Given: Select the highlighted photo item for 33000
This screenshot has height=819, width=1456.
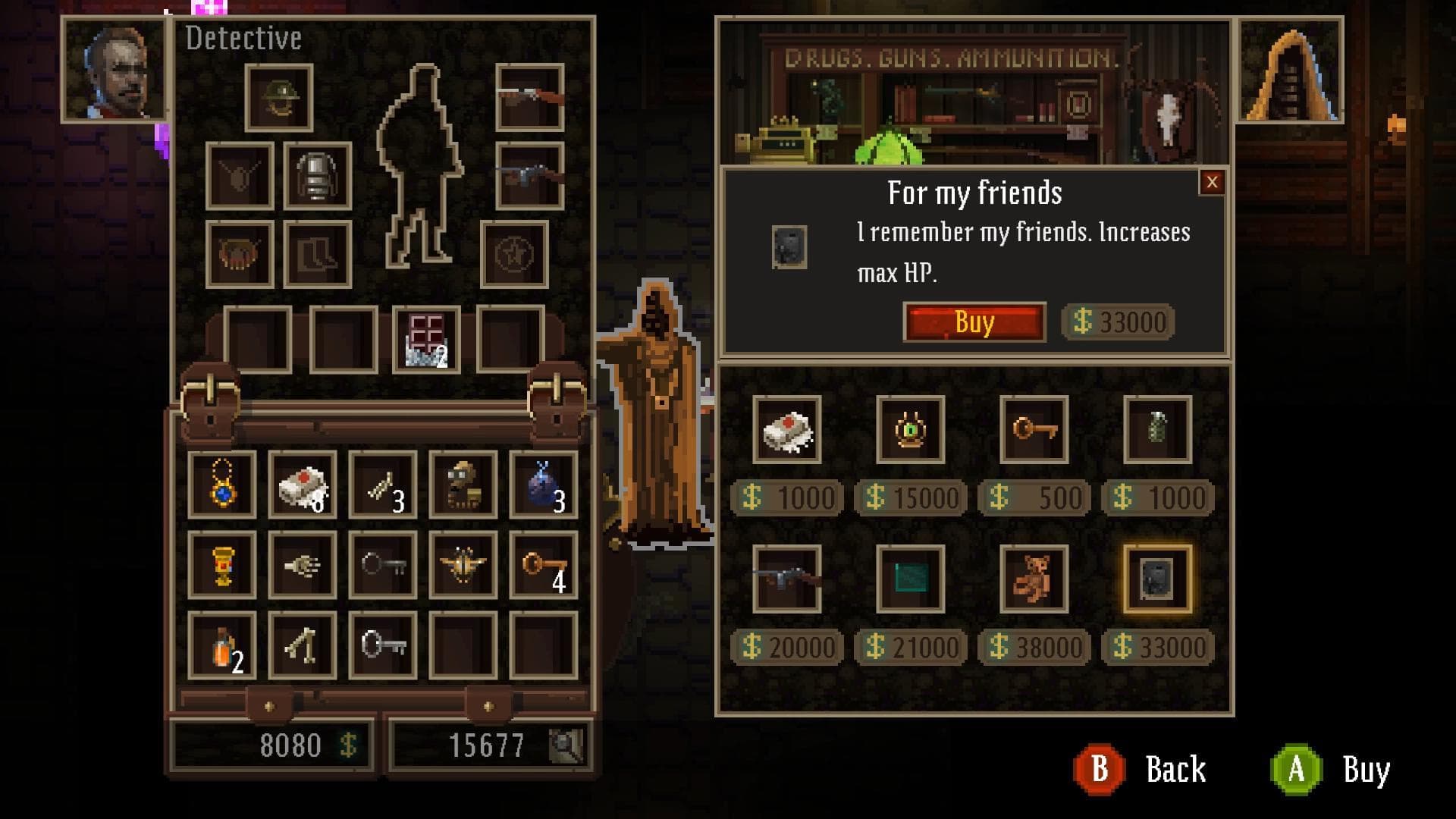Looking at the screenshot, I should (x=1157, y=579).
